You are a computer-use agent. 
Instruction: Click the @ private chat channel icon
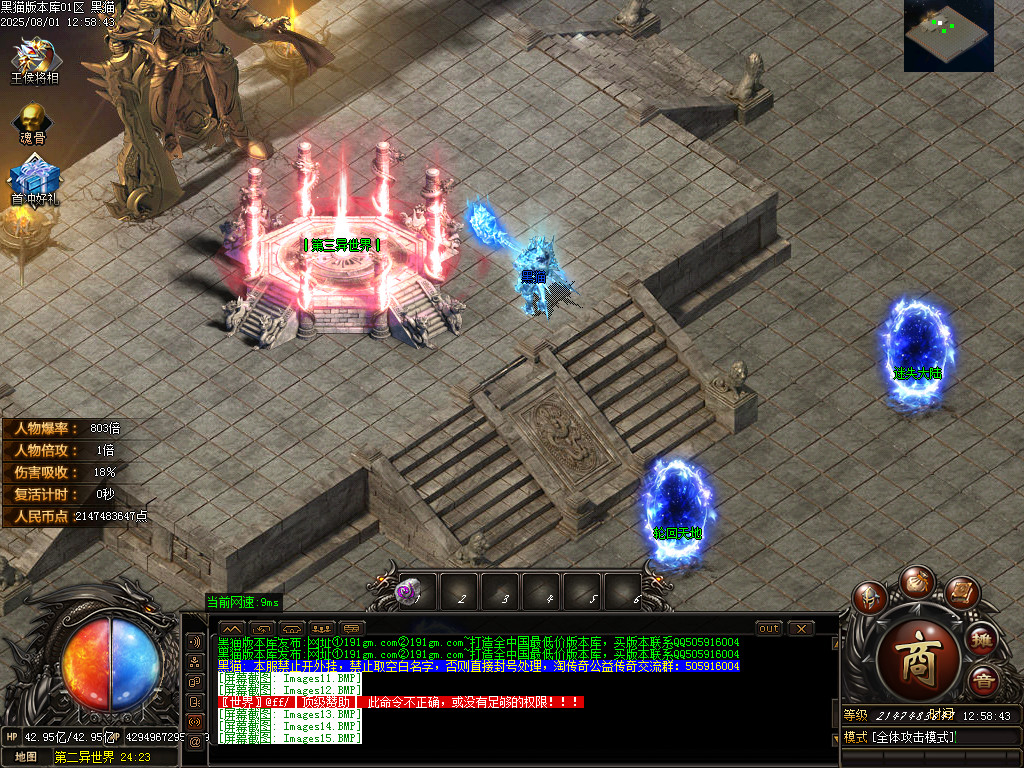195,741
